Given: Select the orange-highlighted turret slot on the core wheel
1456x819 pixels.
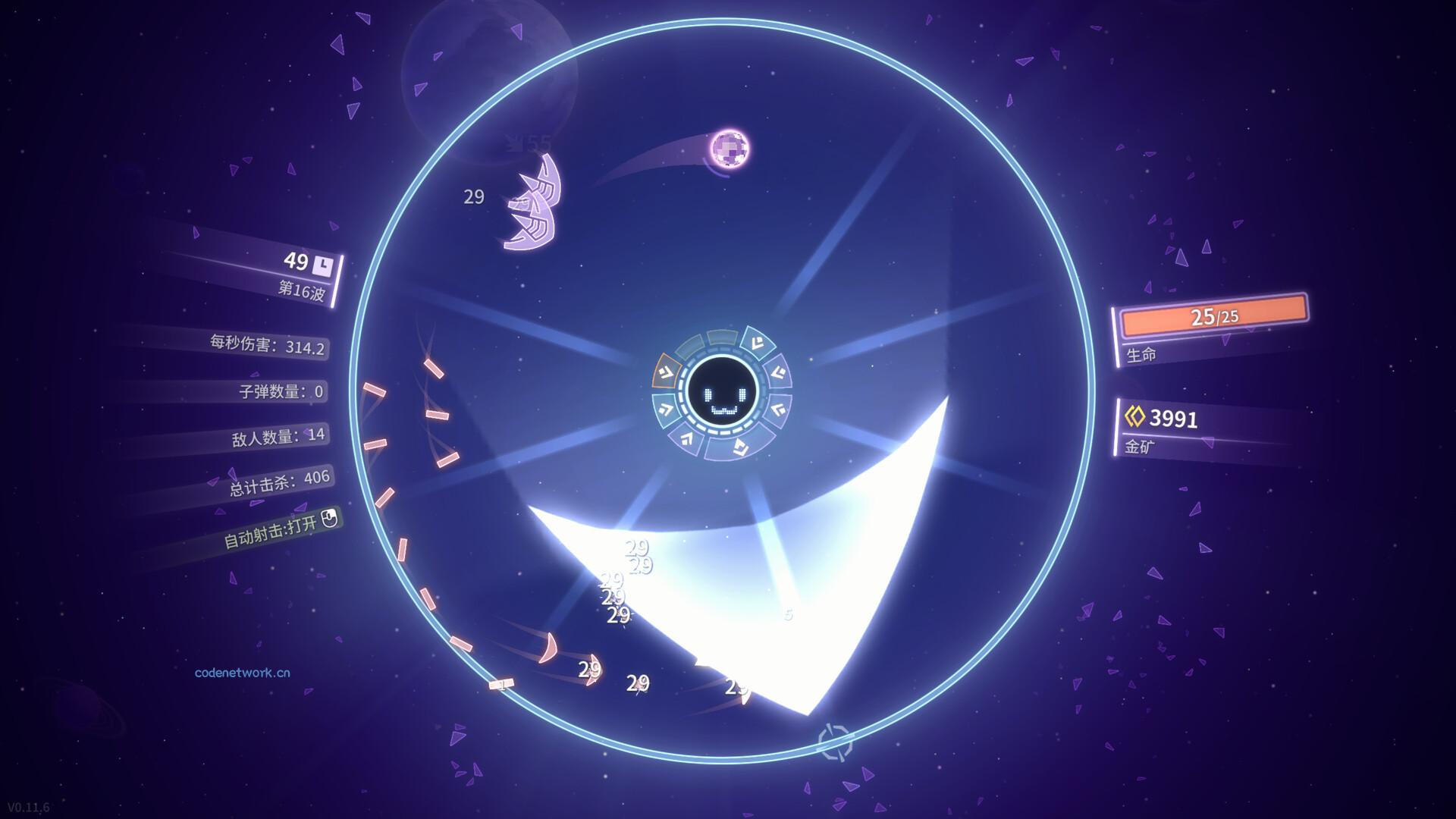Looking at the screenshot, I should click(667, 370).
